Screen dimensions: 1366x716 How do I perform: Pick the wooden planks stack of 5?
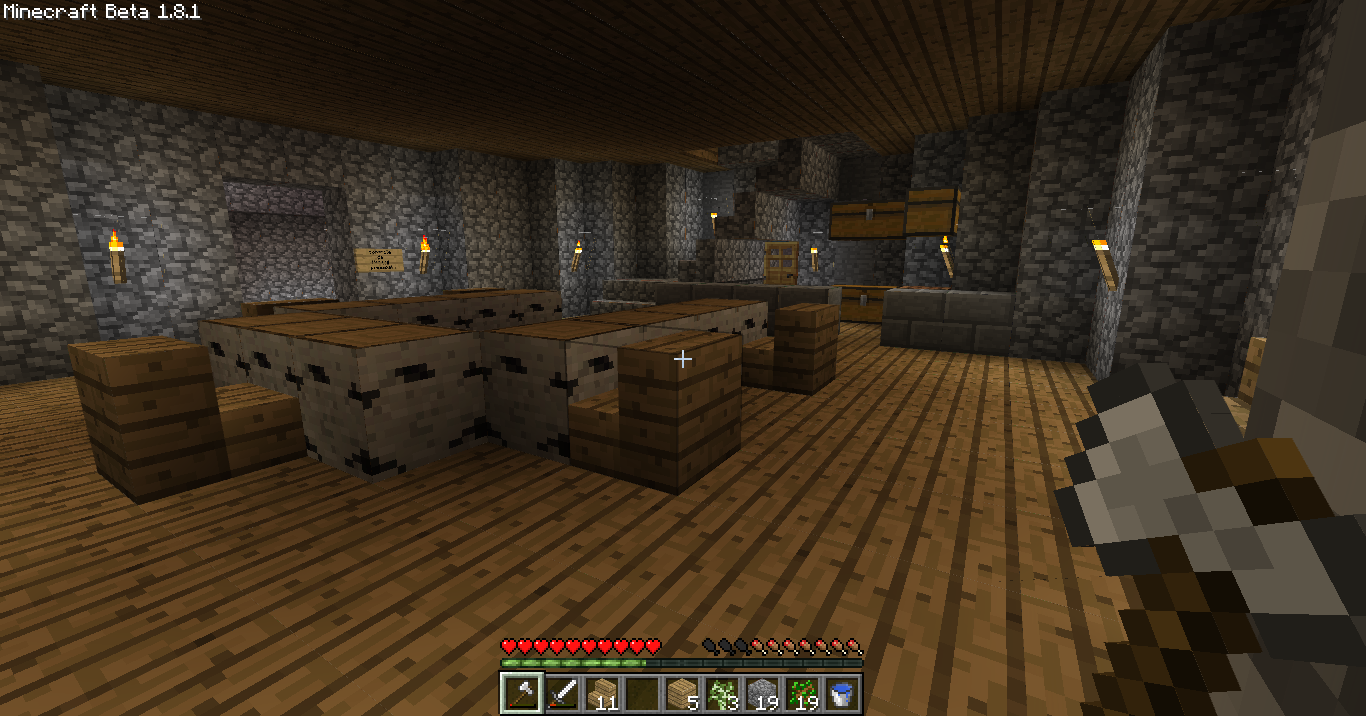(682, 692)
